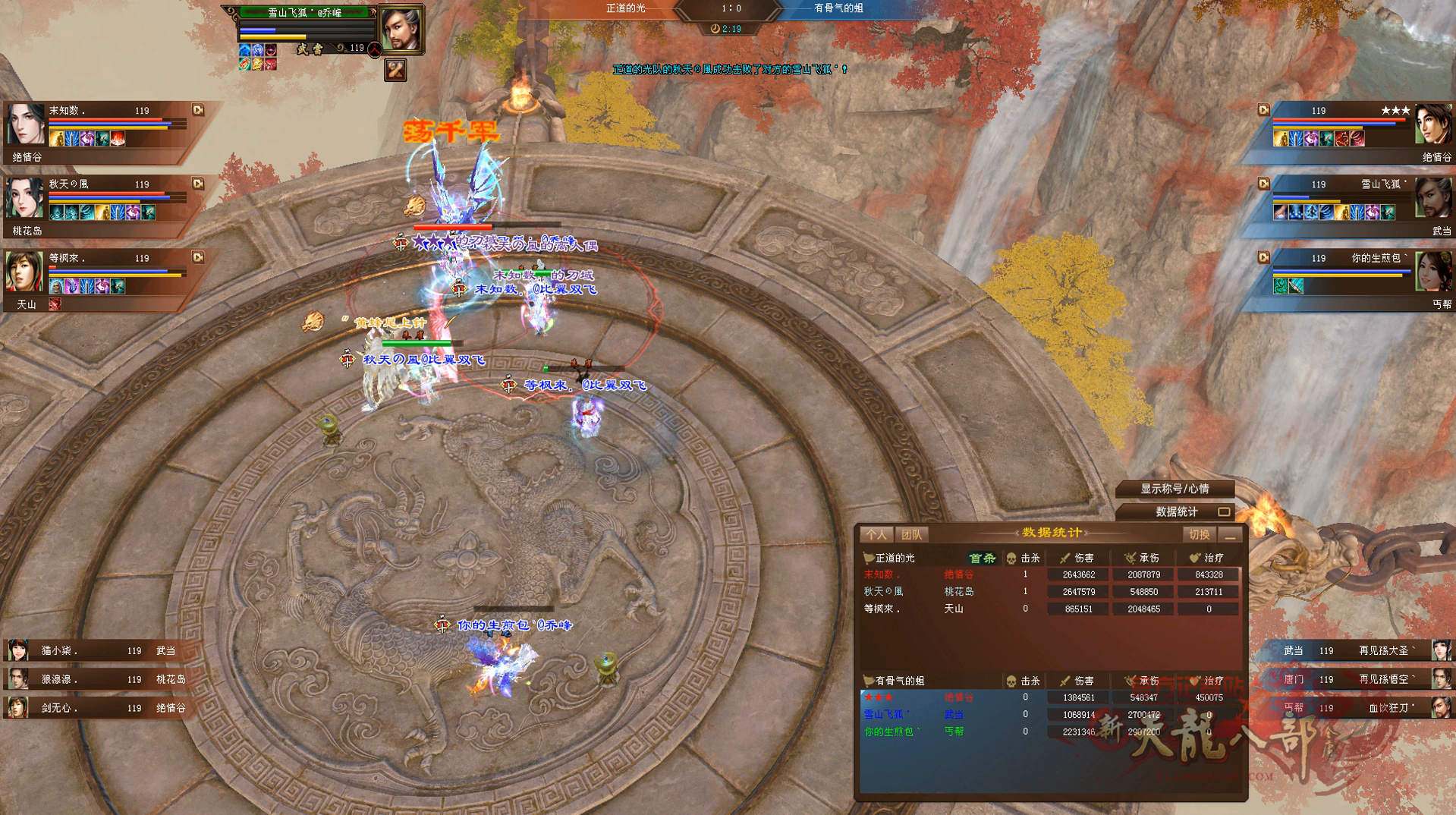Minimize the 数据统计 panel
Viewport: 1456px width, 815px height.
[x=1231, y=535]
